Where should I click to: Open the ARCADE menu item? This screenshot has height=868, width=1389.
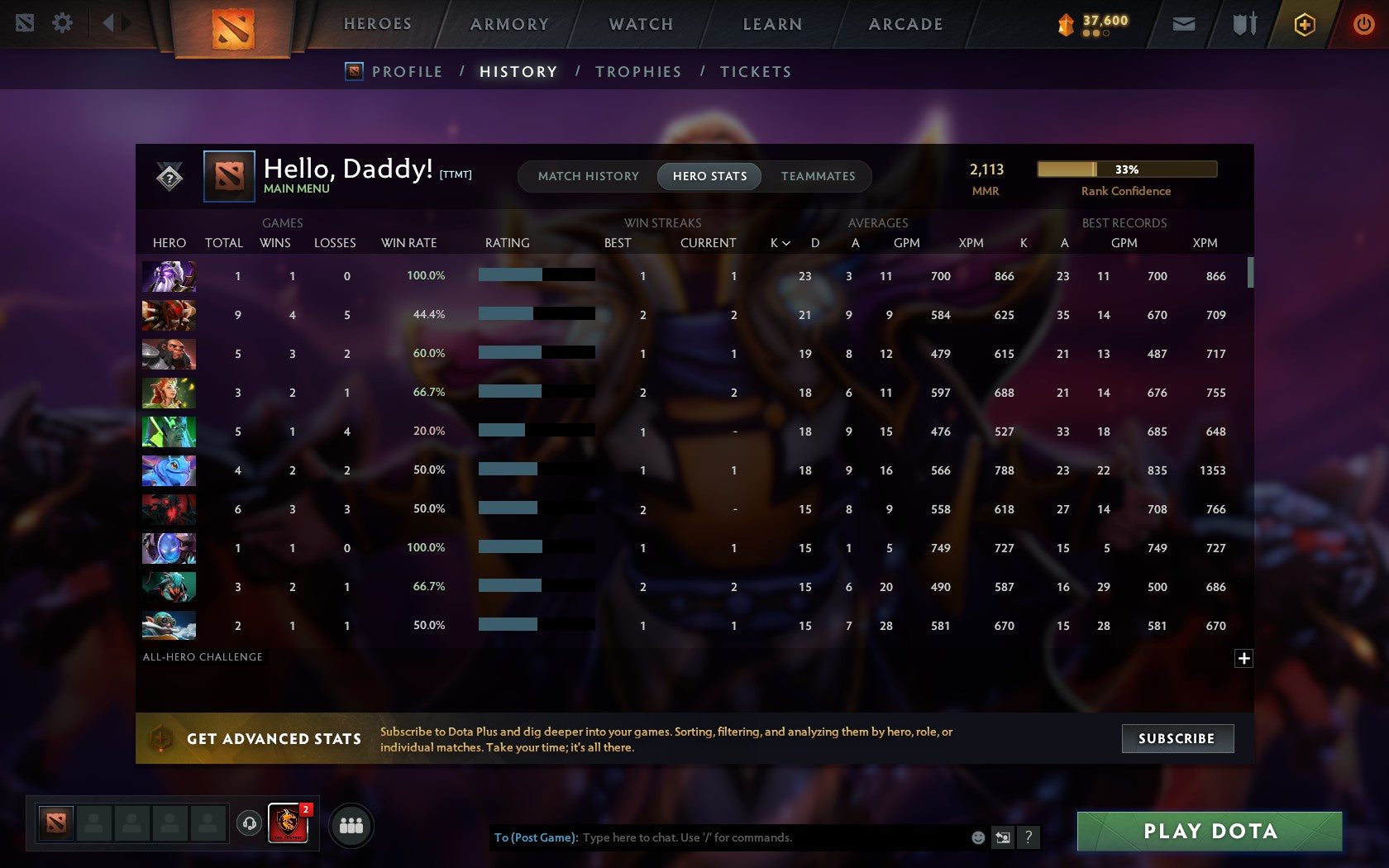pyautogui.click(x=905, y=24)
